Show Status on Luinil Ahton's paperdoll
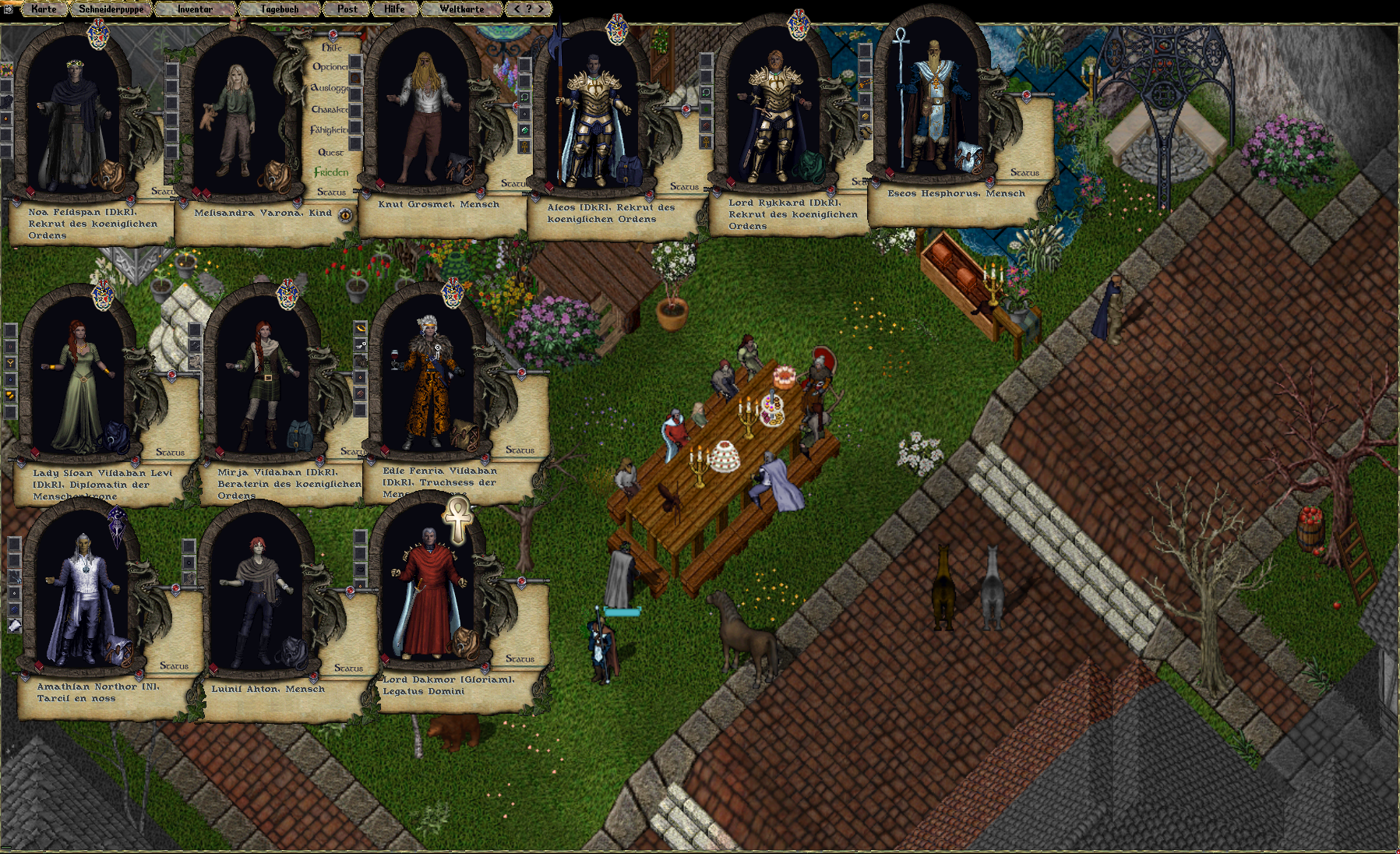 click(x=348, y=669)
